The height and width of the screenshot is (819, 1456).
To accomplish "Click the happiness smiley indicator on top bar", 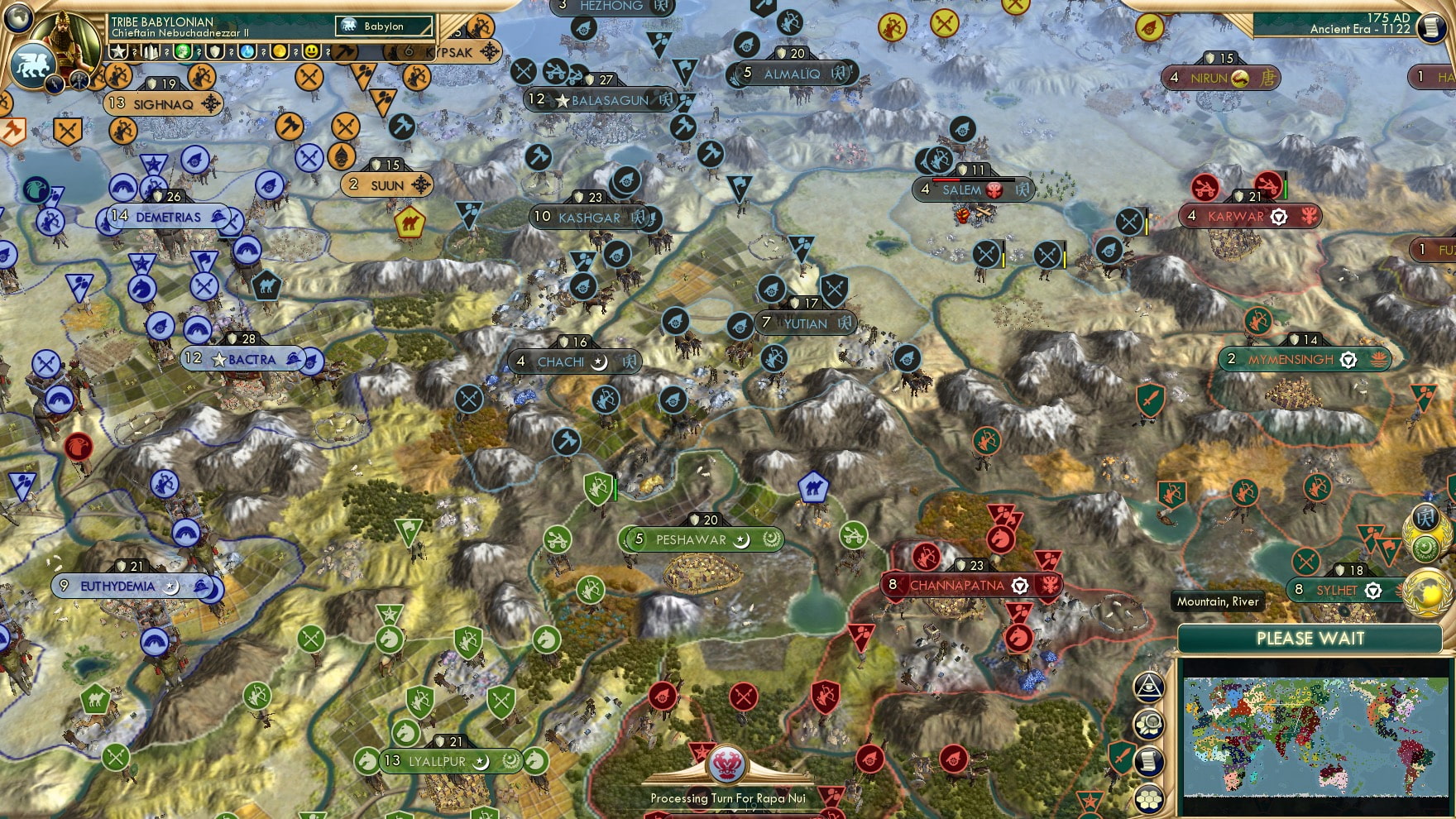I will point(313,52).
